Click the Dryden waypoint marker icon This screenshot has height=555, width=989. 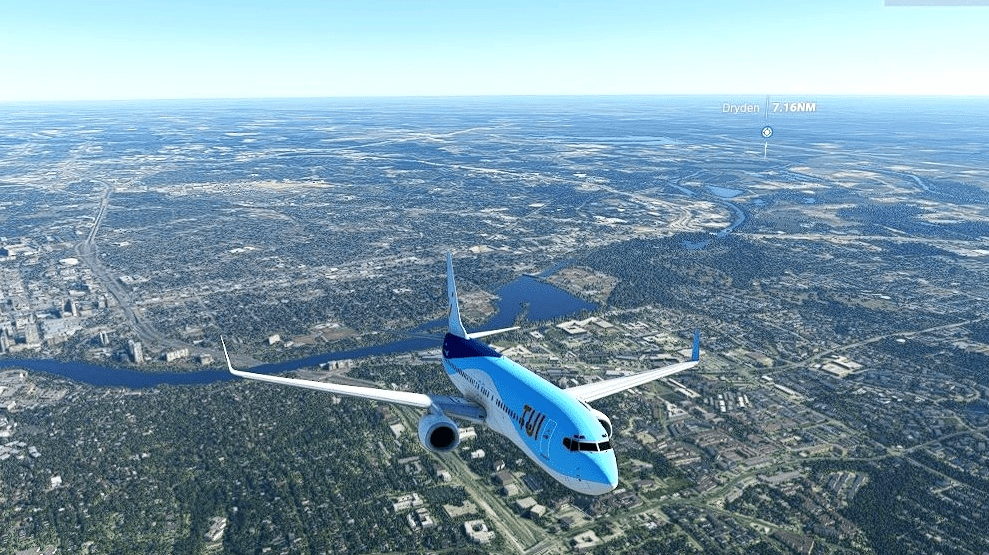click(x=767, y=131)
